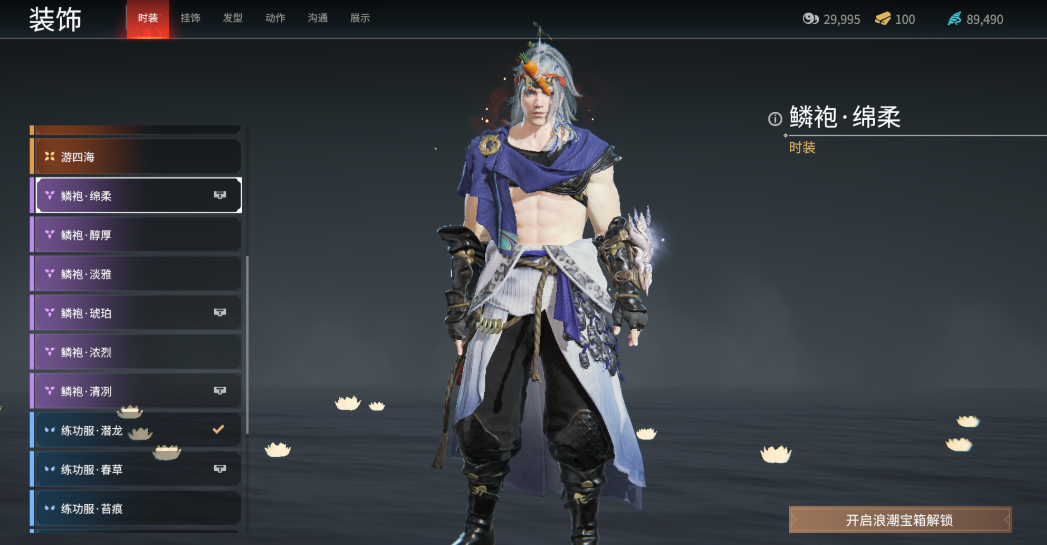Switch to the 发型 tab
Viewport: 1047px width, 545px height.
pos(232,18)
